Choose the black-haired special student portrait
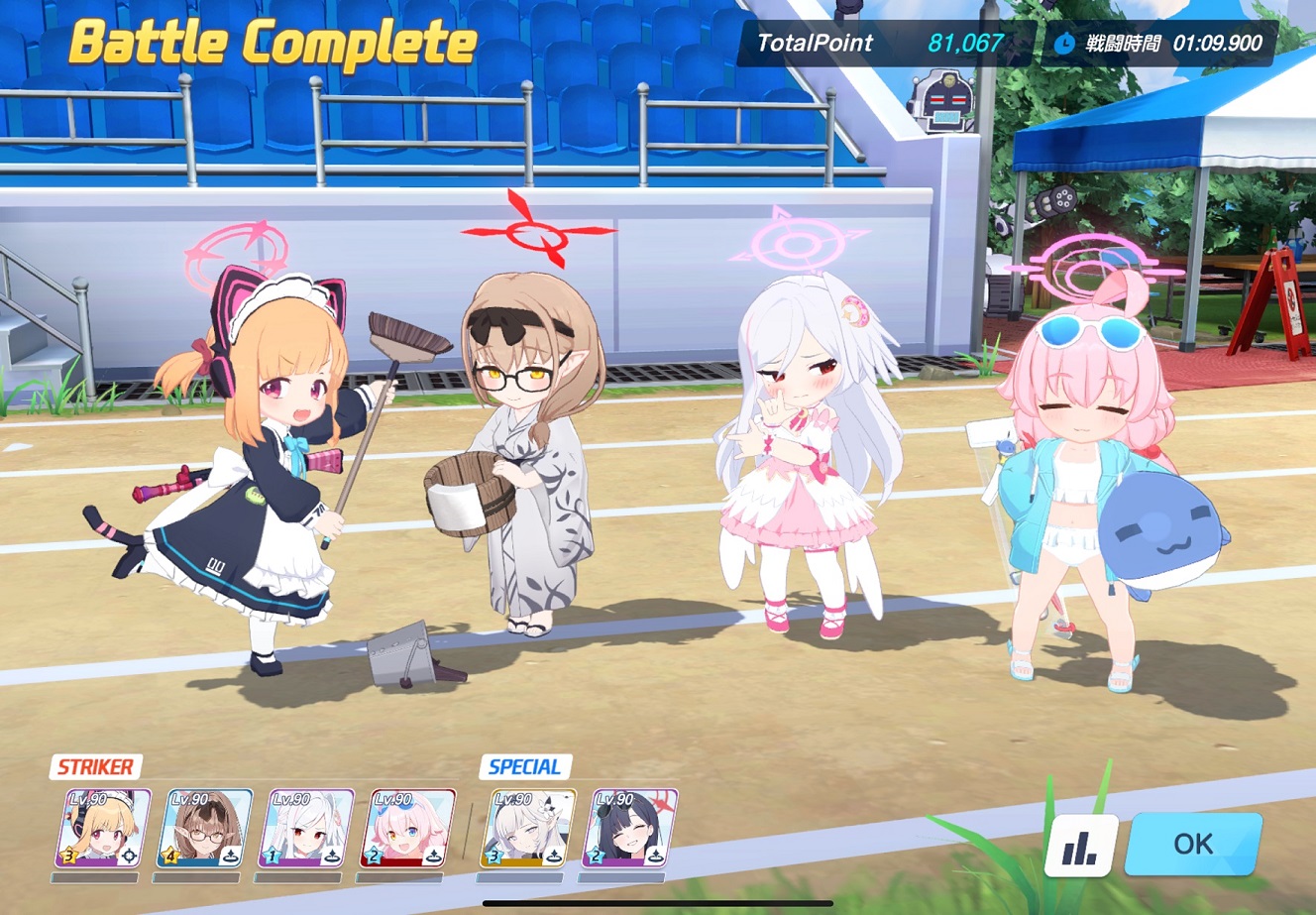The image size is (1316, 915). (x=630, y=829)
